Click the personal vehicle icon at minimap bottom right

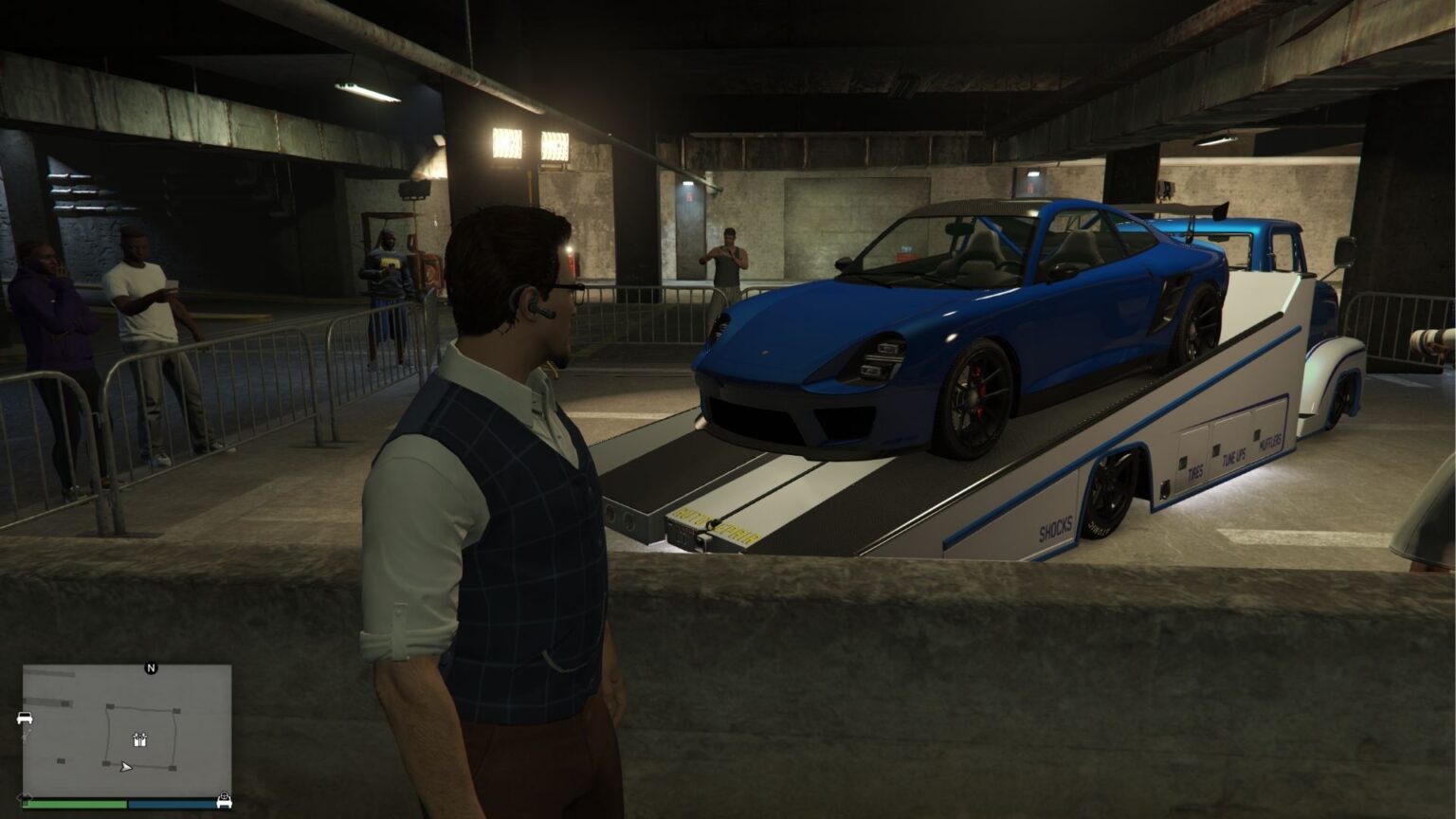pos(225,801)
